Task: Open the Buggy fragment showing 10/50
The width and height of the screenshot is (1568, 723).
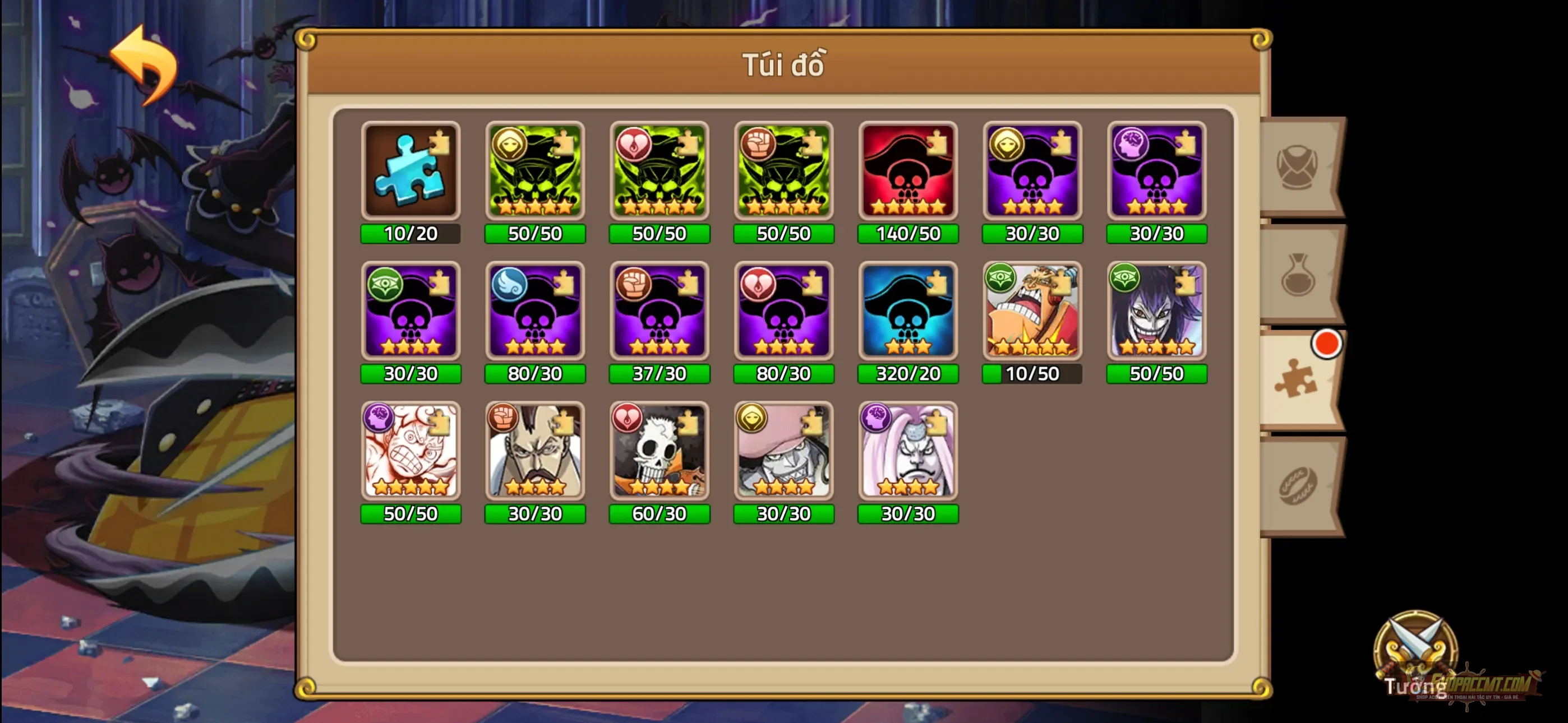Action: pos(1032,313)
